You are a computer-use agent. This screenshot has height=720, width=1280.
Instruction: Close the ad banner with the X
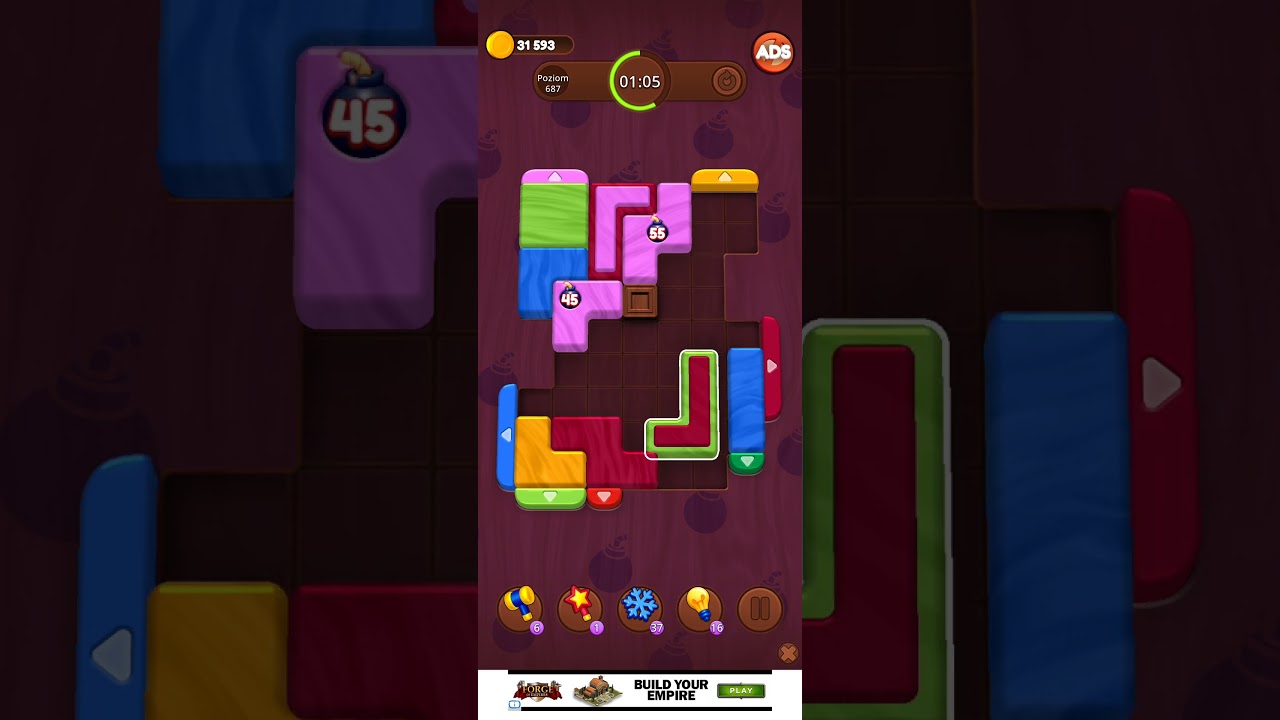click(788, 653)
